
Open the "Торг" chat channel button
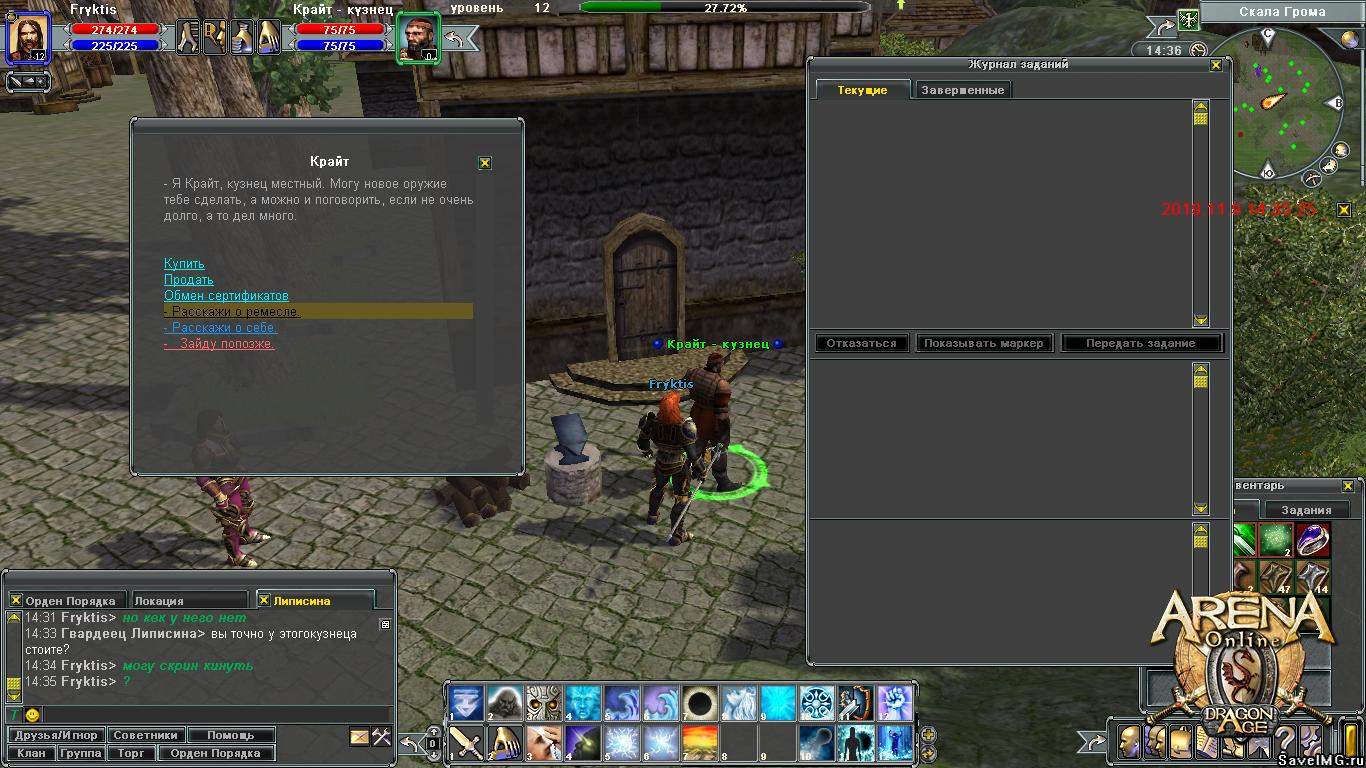[x=131, y=753]
